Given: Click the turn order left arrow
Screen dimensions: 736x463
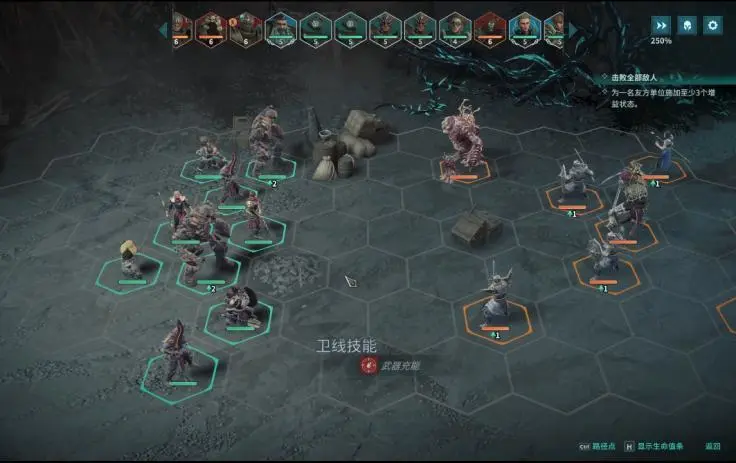Looking at the screenshot, I should [163, 30].
